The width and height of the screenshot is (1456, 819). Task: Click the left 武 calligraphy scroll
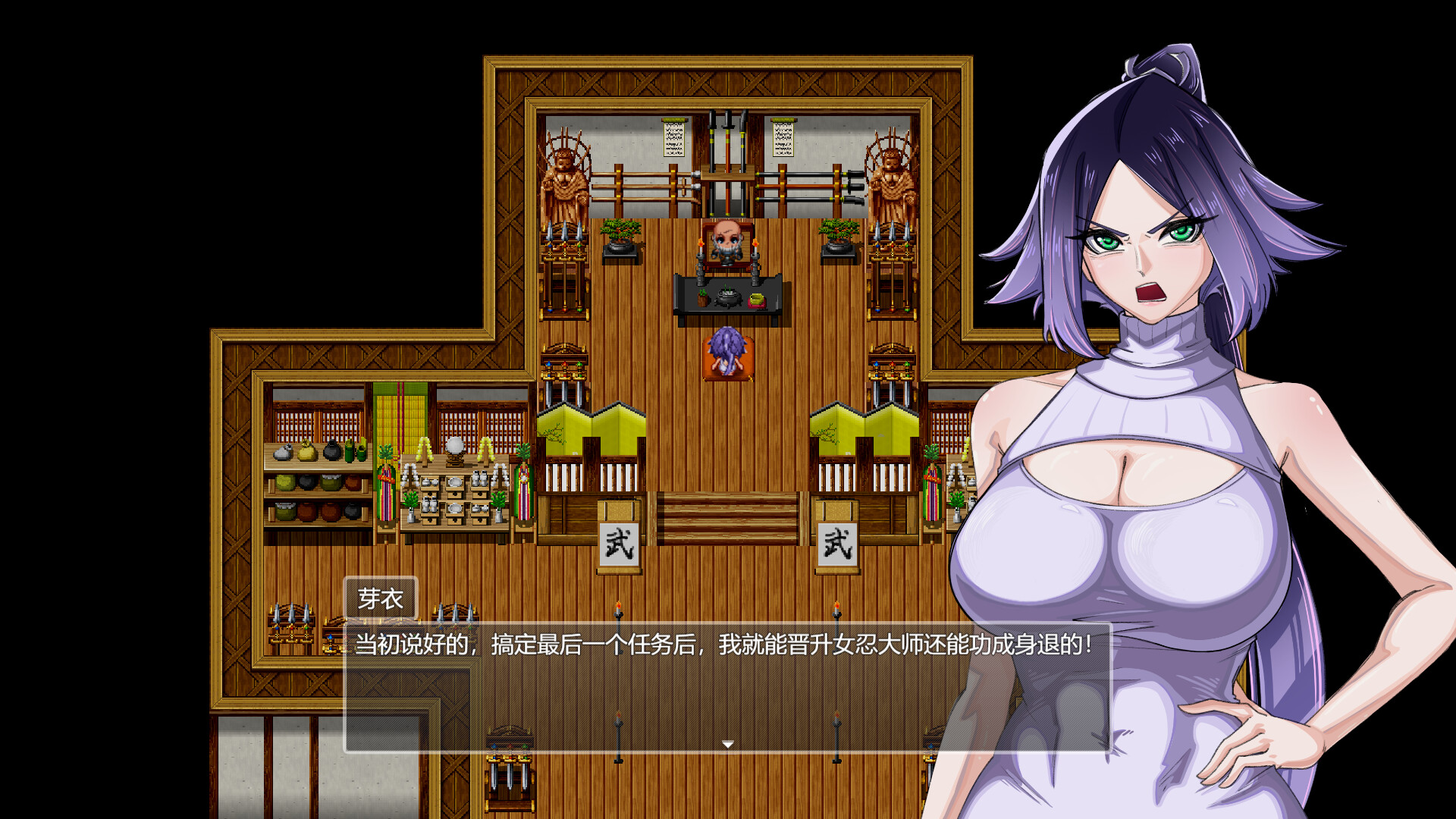(x=620, y=538)
